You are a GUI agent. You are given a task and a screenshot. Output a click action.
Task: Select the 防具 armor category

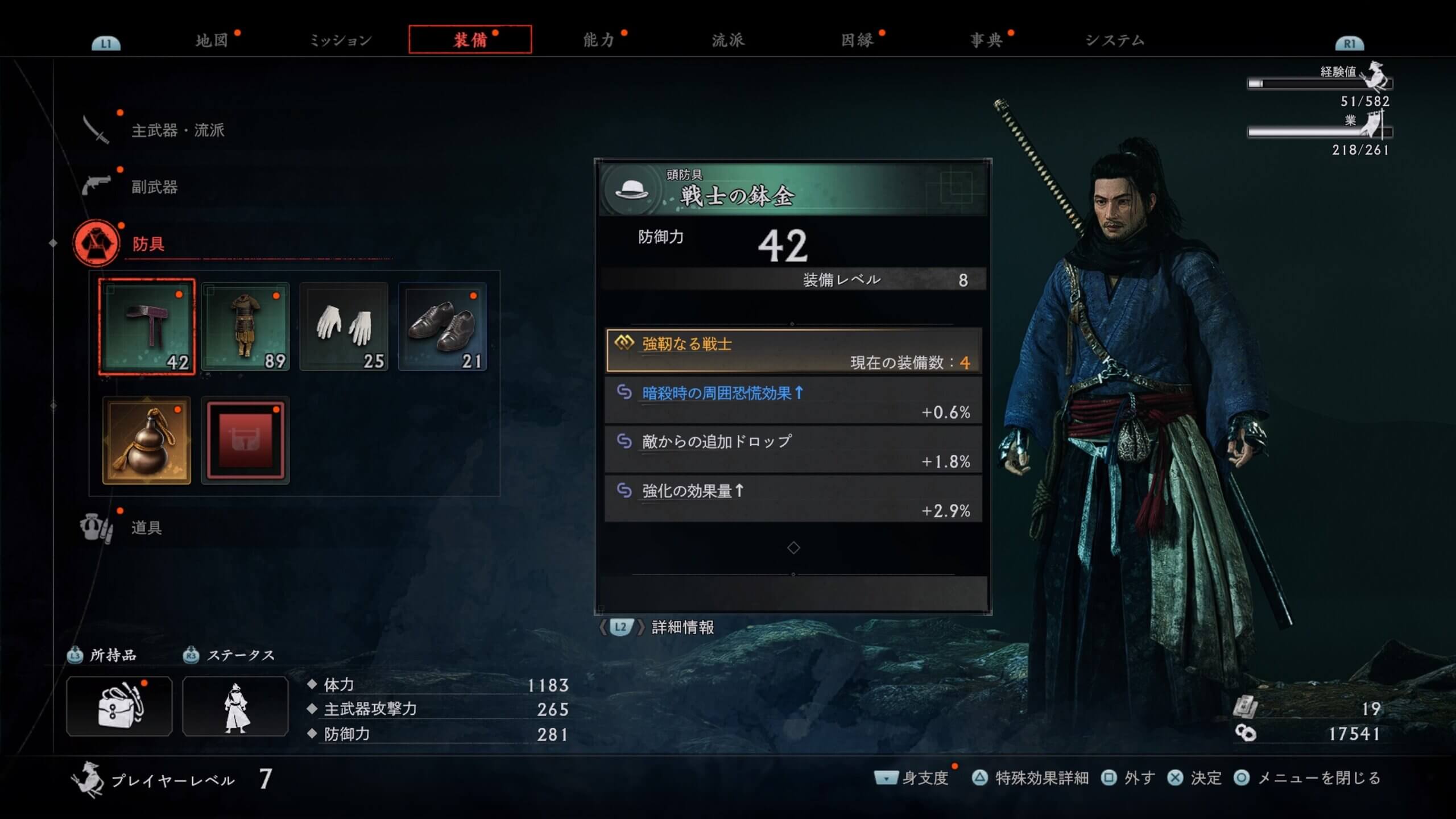(148, 244)
